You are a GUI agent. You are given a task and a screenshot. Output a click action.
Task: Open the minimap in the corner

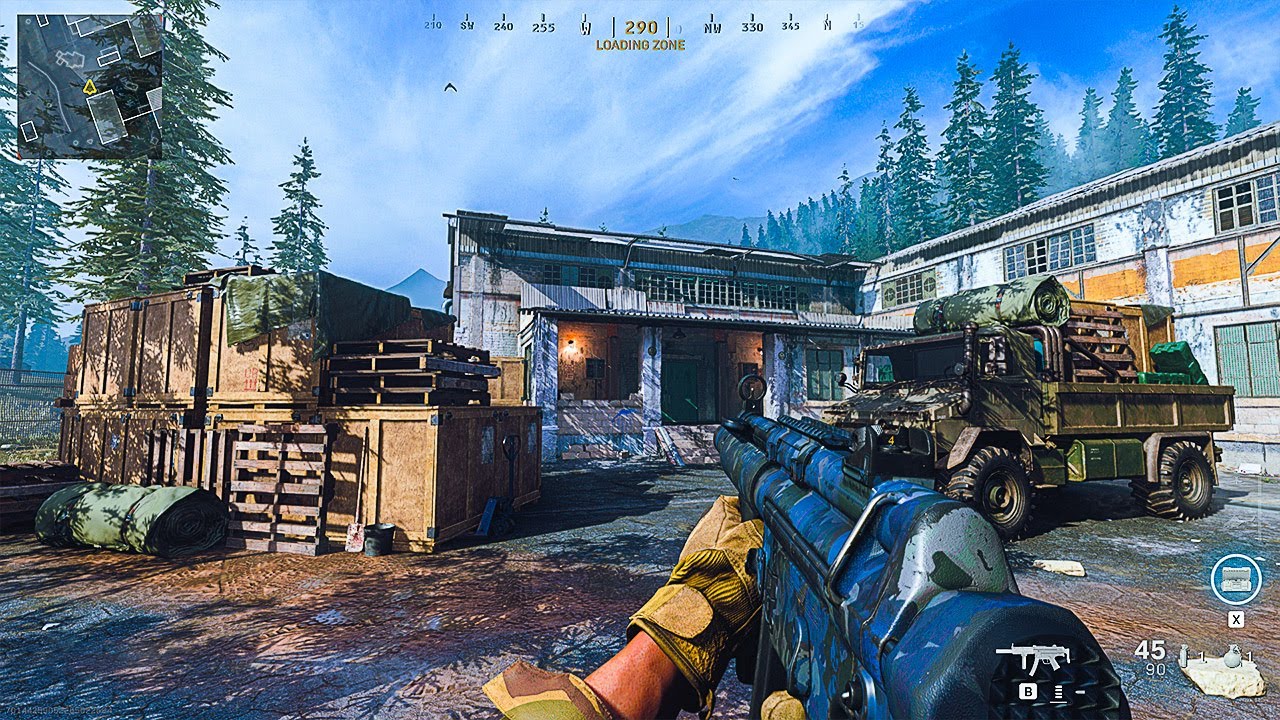coord(89,86)
